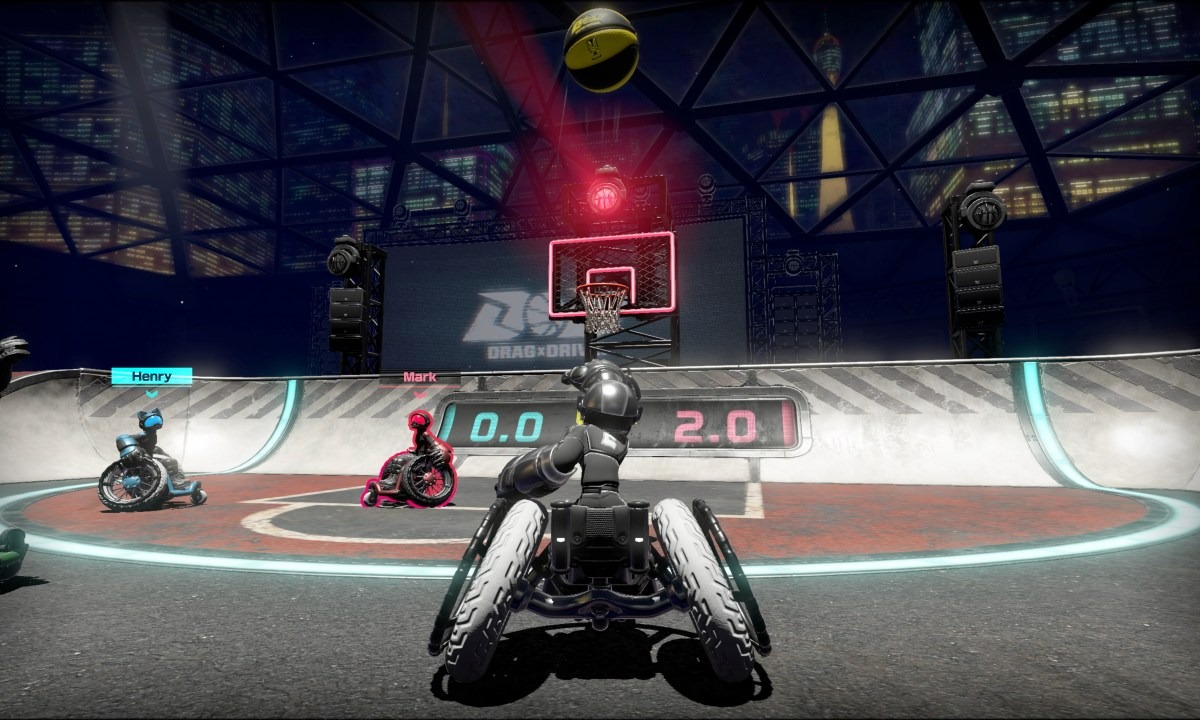
Task: Select the Mark player name tag
Action: pyautogui.click(x=420, y=378)
